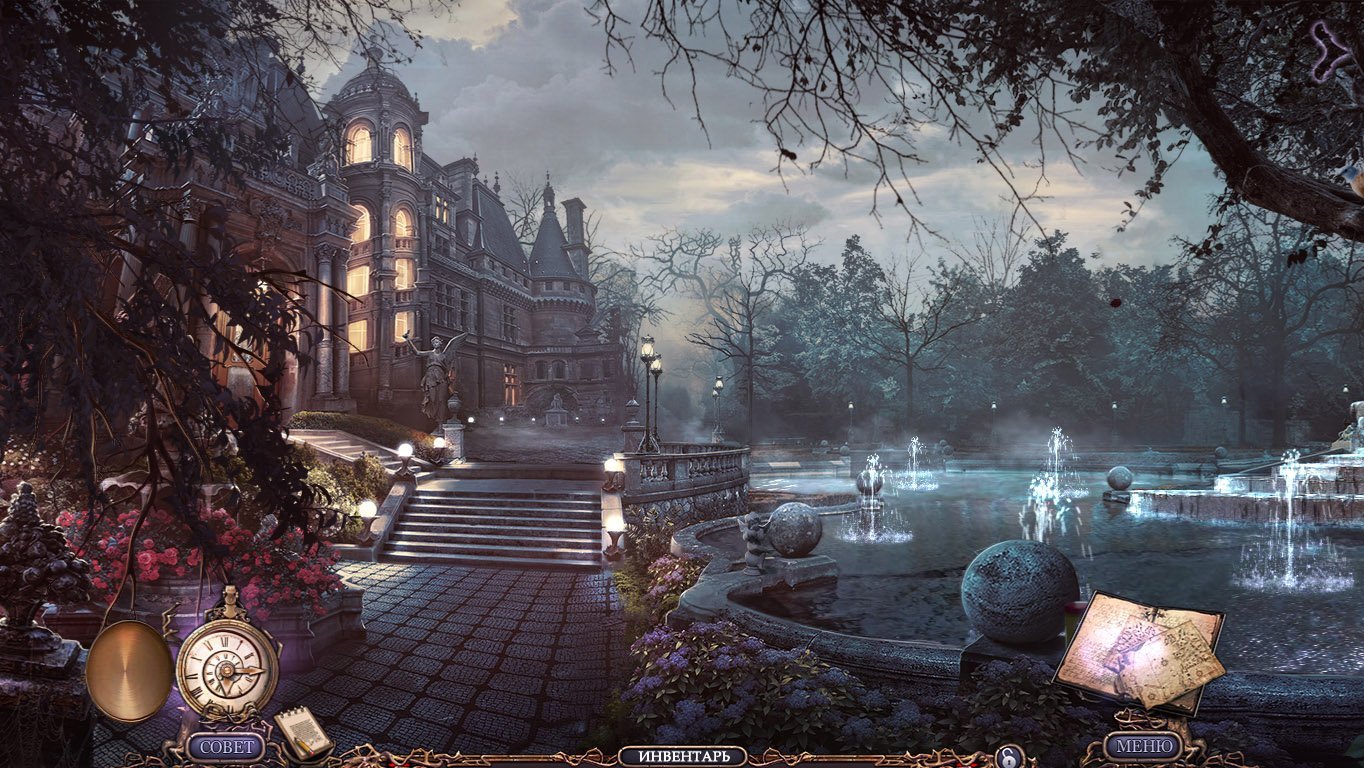
Task: Select the pocket watch gadget
Action: tap(227, 665)
